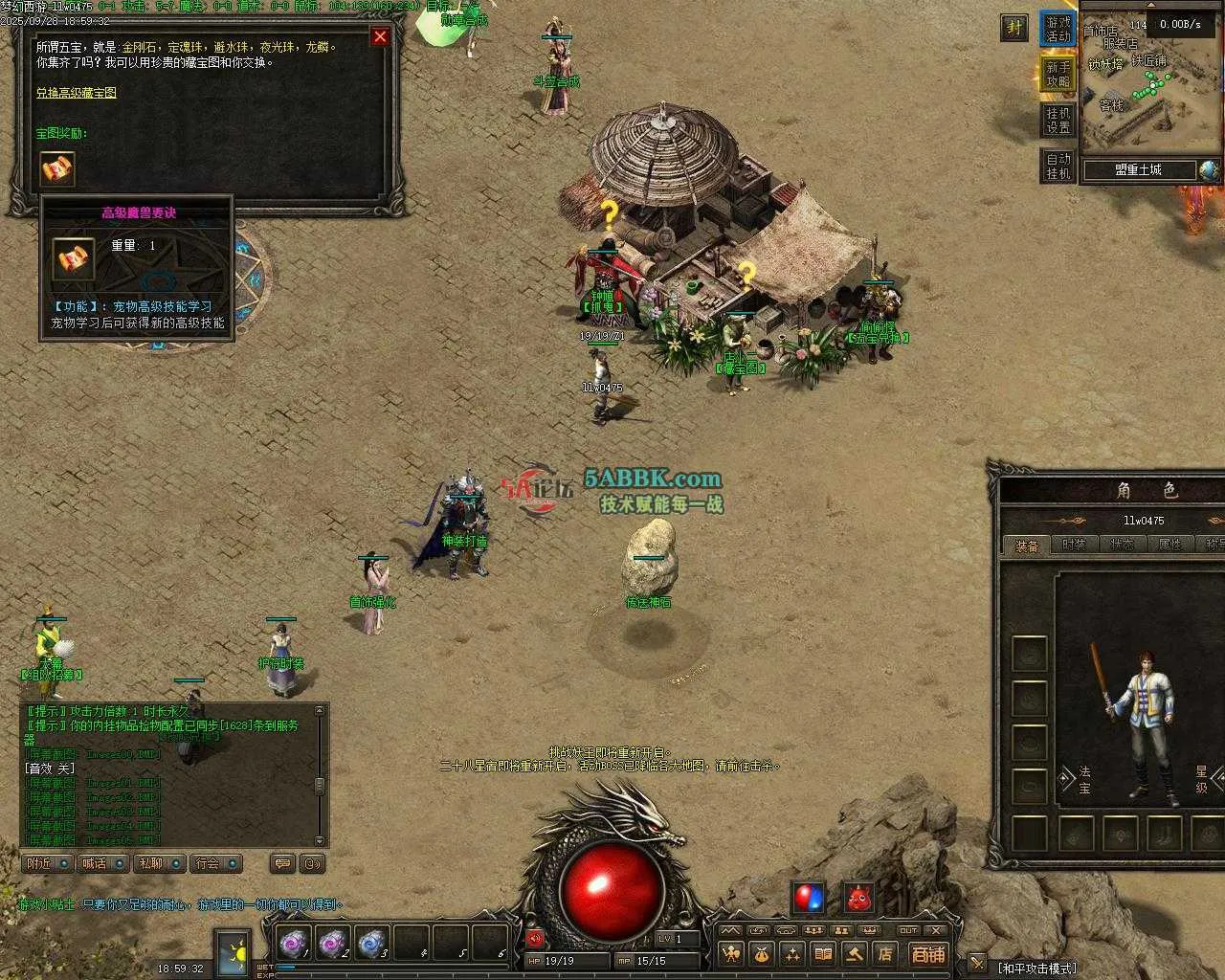
Task: Click the 封 seal button
Action: pyautogui.click(x=1013, y=28)
